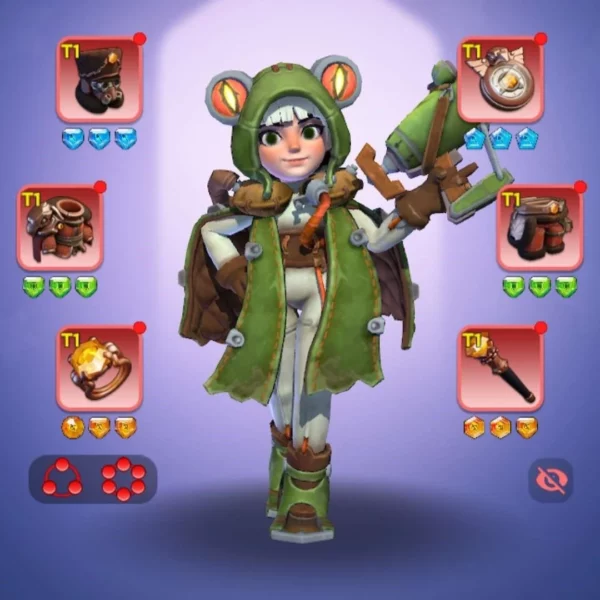The height and width of the screenshot is (600, 600).
Task: Open the boots and leggings slot
Action: click(x=540, y=228)
